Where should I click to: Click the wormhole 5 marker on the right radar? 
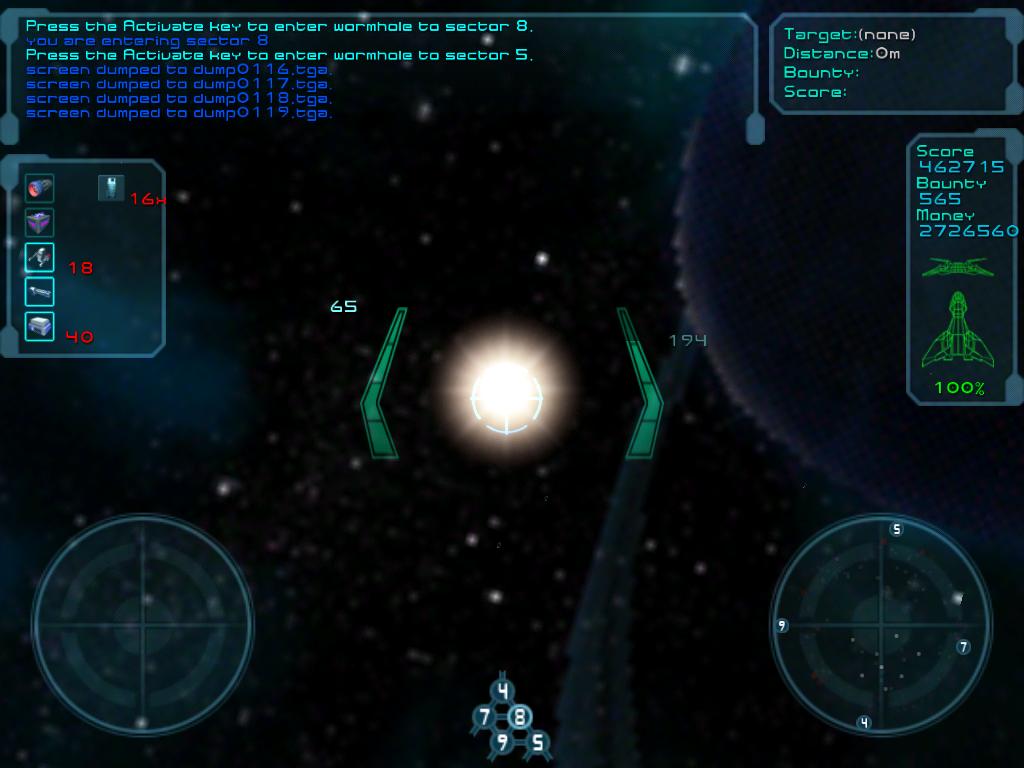tap(896, 529)
